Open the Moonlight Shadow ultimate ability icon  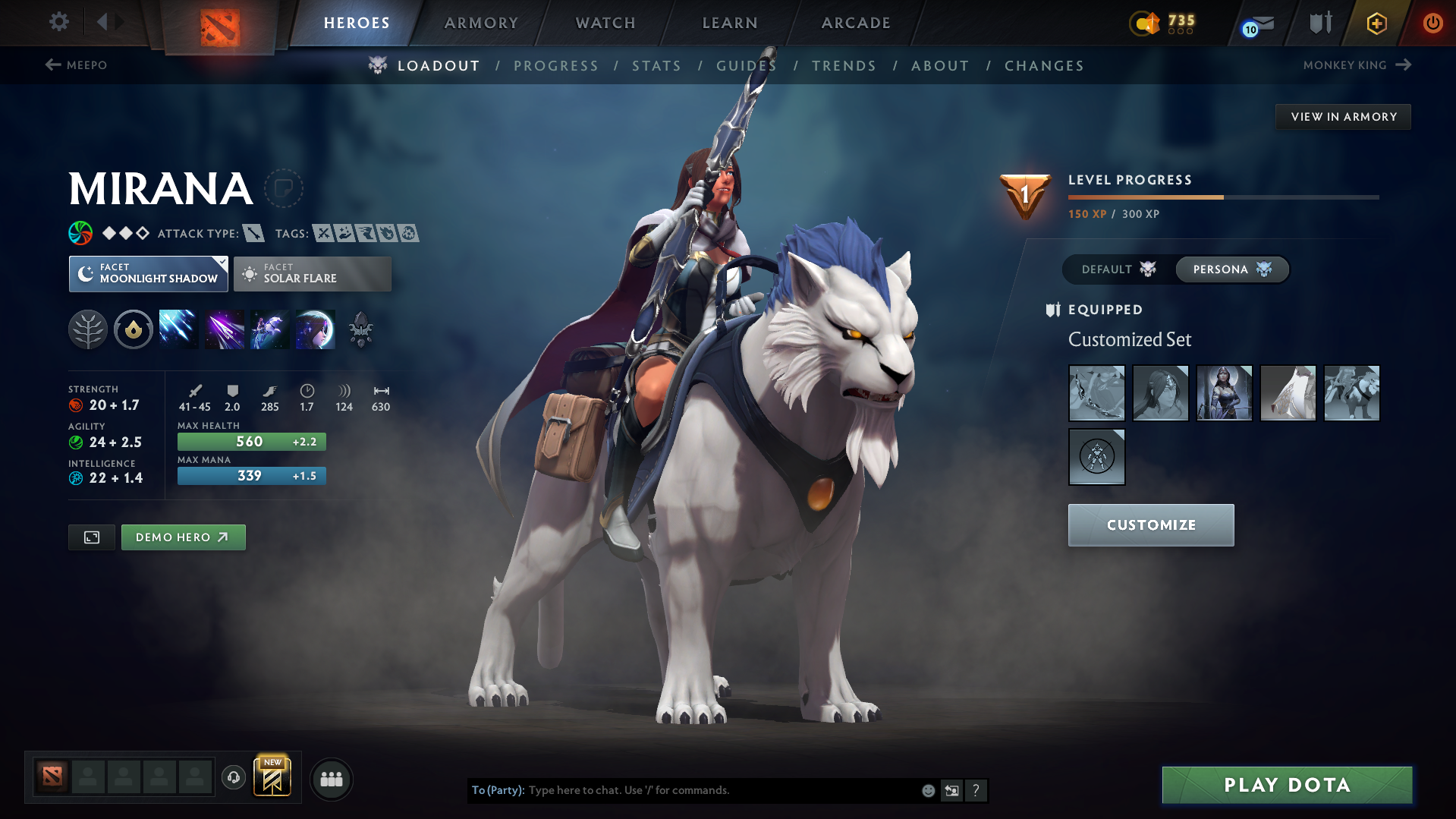point(316,329)
